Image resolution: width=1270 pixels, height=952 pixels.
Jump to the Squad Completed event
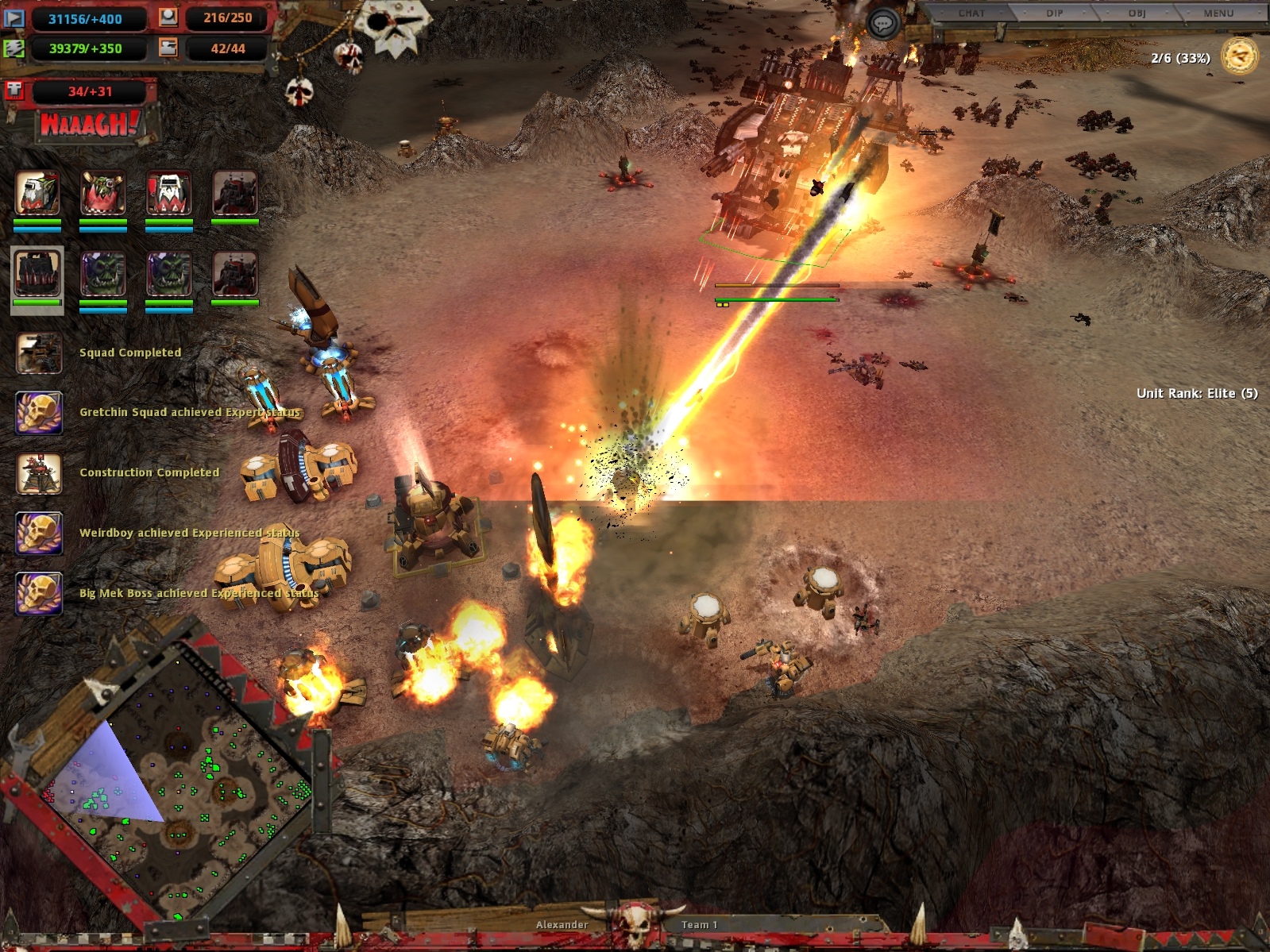point(39,353)
